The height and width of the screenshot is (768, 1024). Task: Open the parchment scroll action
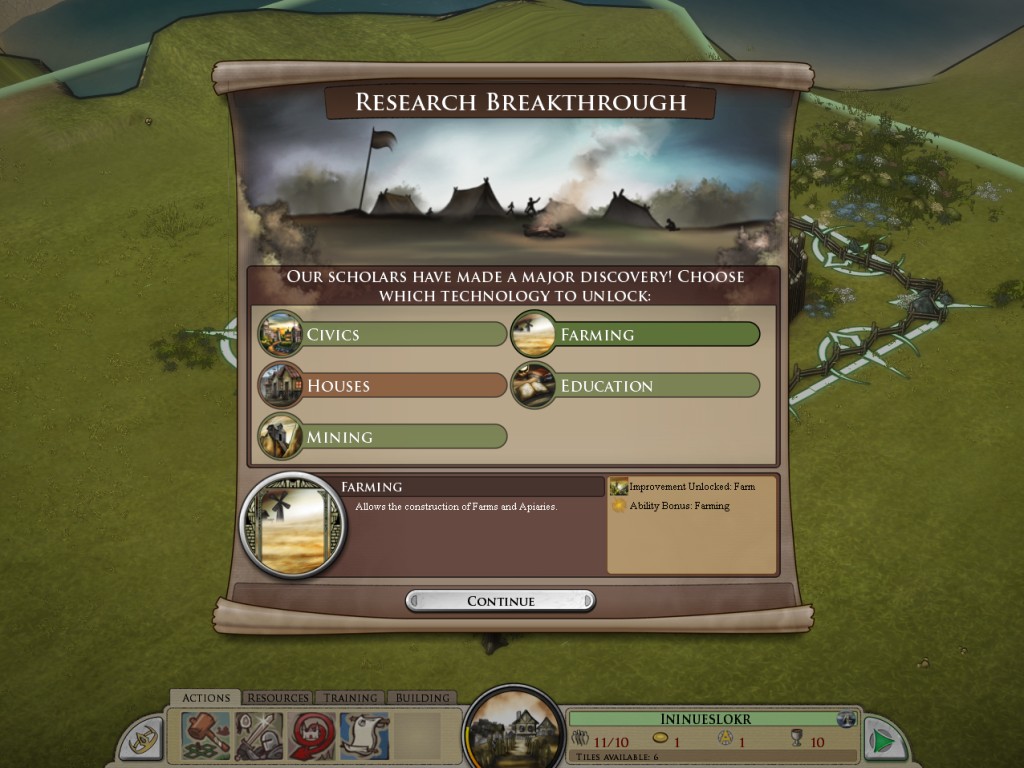tap(364, 737)
